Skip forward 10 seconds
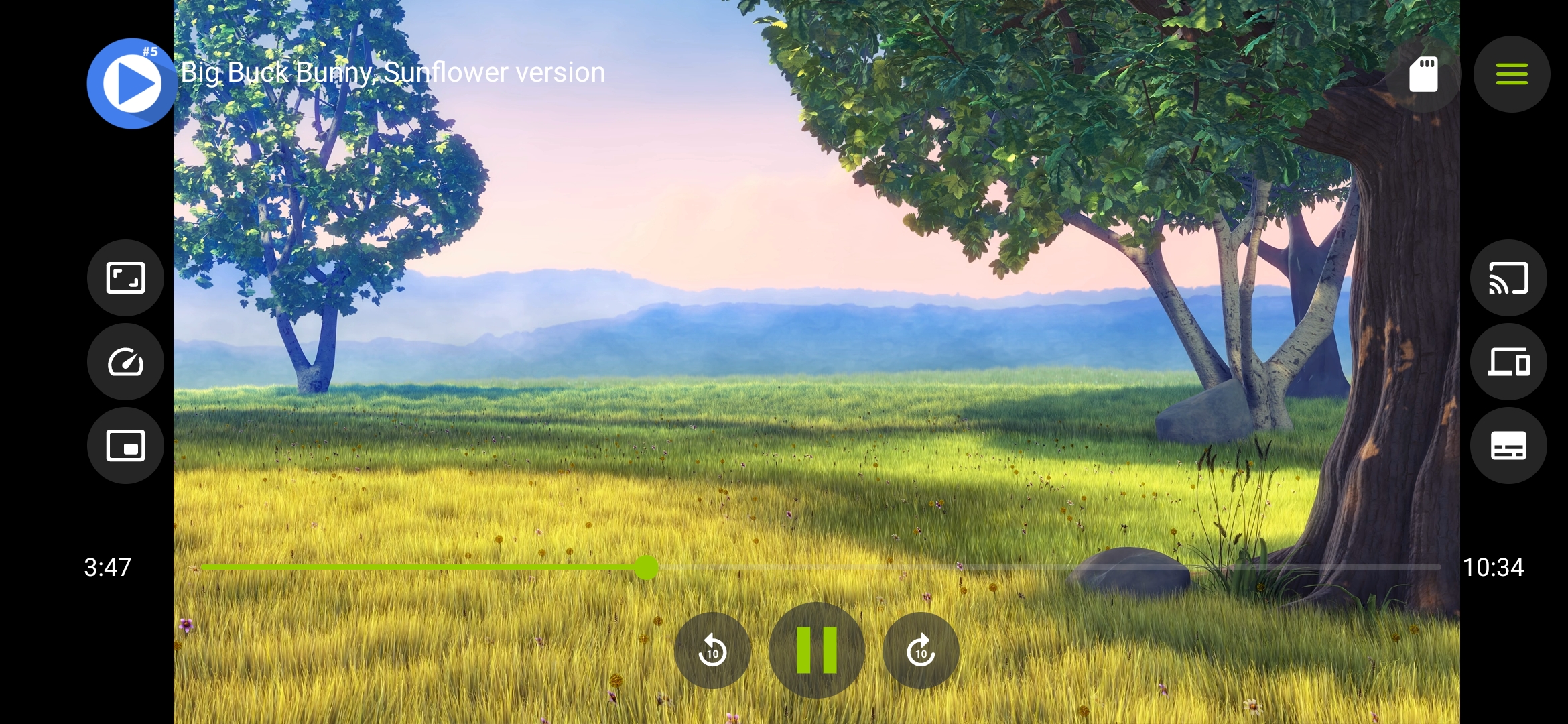The height and width of the screenshot is (724, 1568). pos(921,650)
